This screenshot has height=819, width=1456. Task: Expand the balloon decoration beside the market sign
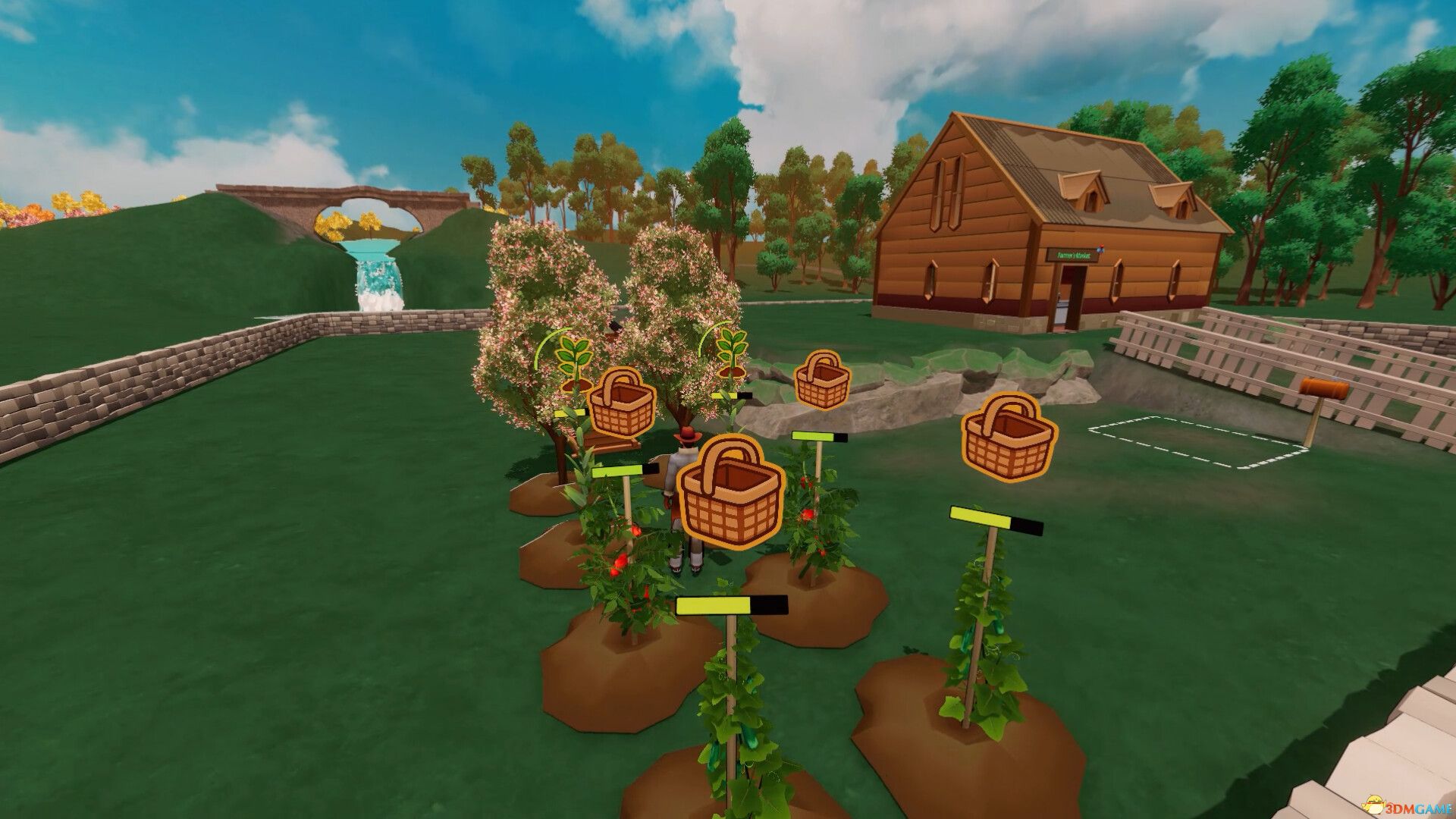[1101, 249]
